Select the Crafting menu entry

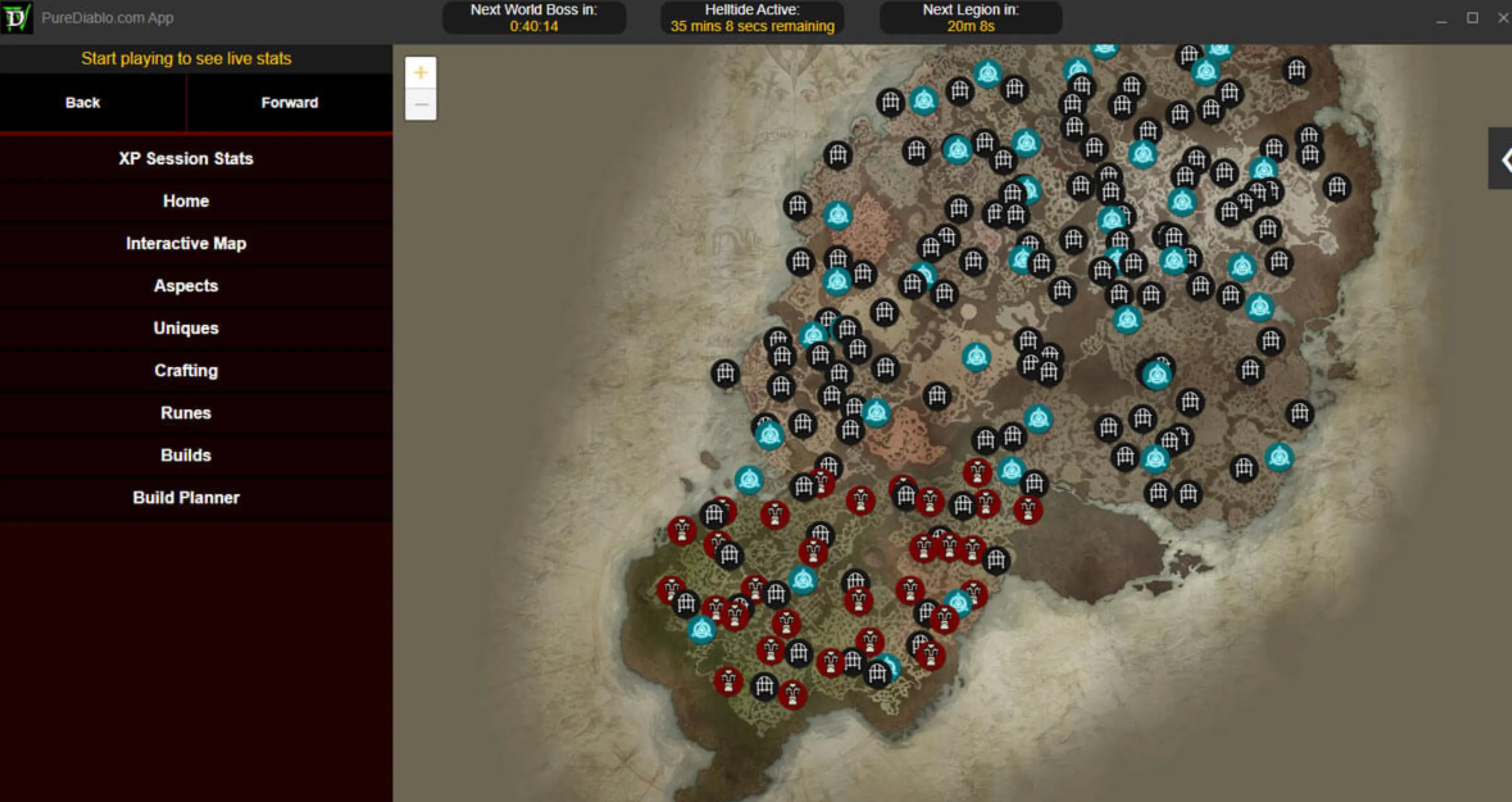coord(186,371)
